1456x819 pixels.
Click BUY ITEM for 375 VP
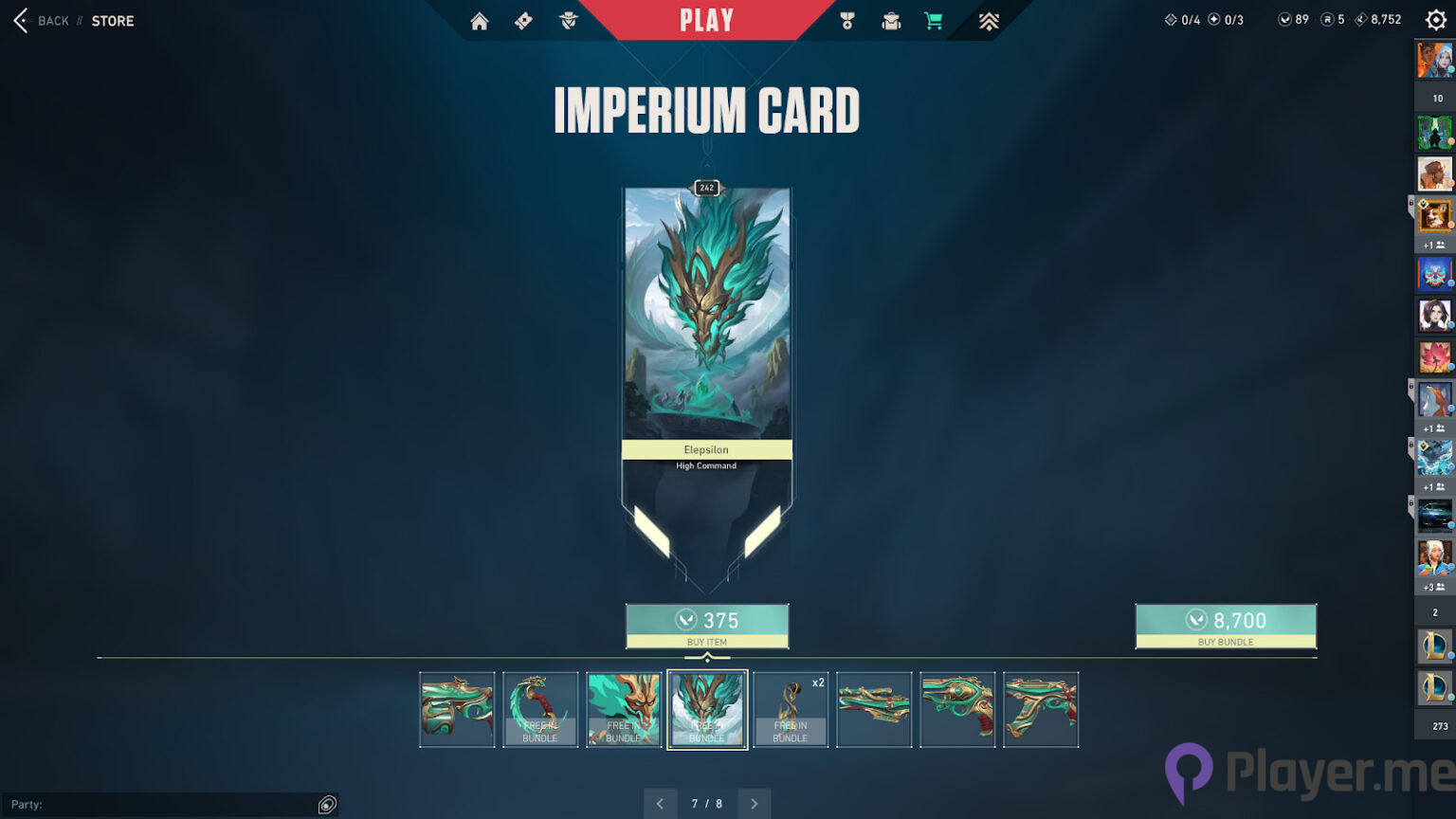pyautogui.click(x=707, y=626)
